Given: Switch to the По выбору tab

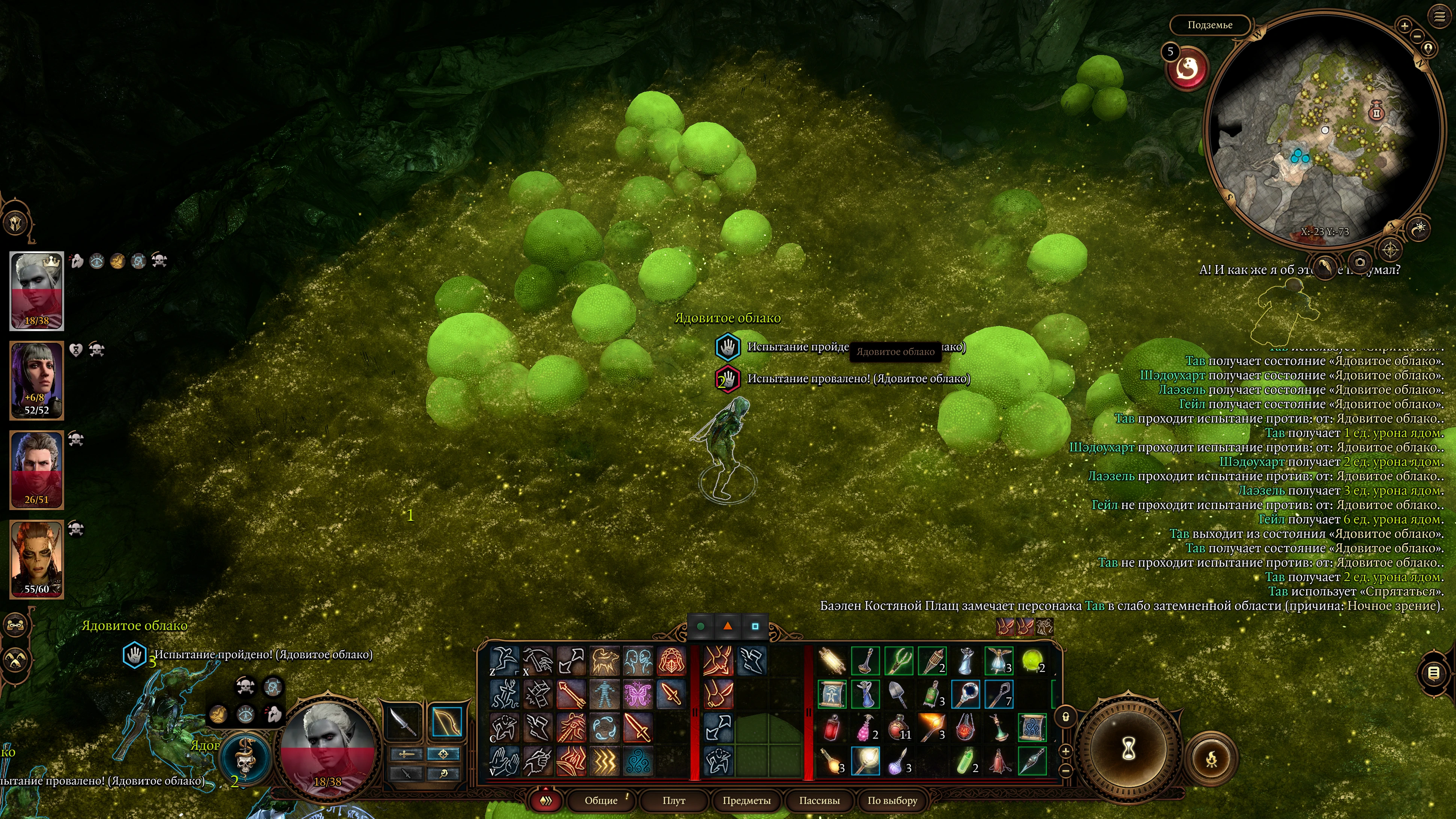Looking at the screenshot, I should [x=892, y=800].
